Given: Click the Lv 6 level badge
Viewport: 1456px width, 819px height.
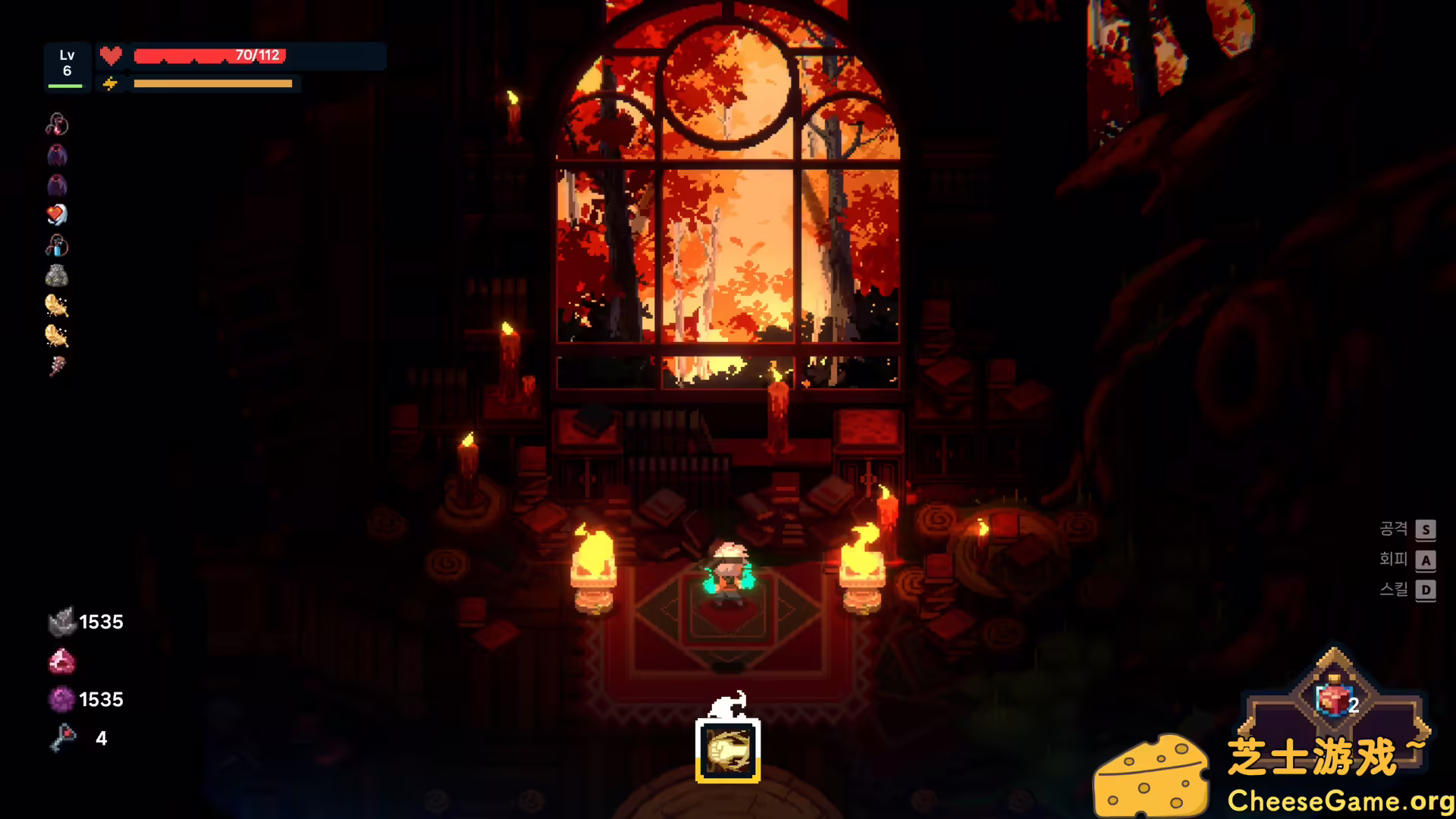Looking at the screenshot, I should pyautogui.click(x=67, y=63).
